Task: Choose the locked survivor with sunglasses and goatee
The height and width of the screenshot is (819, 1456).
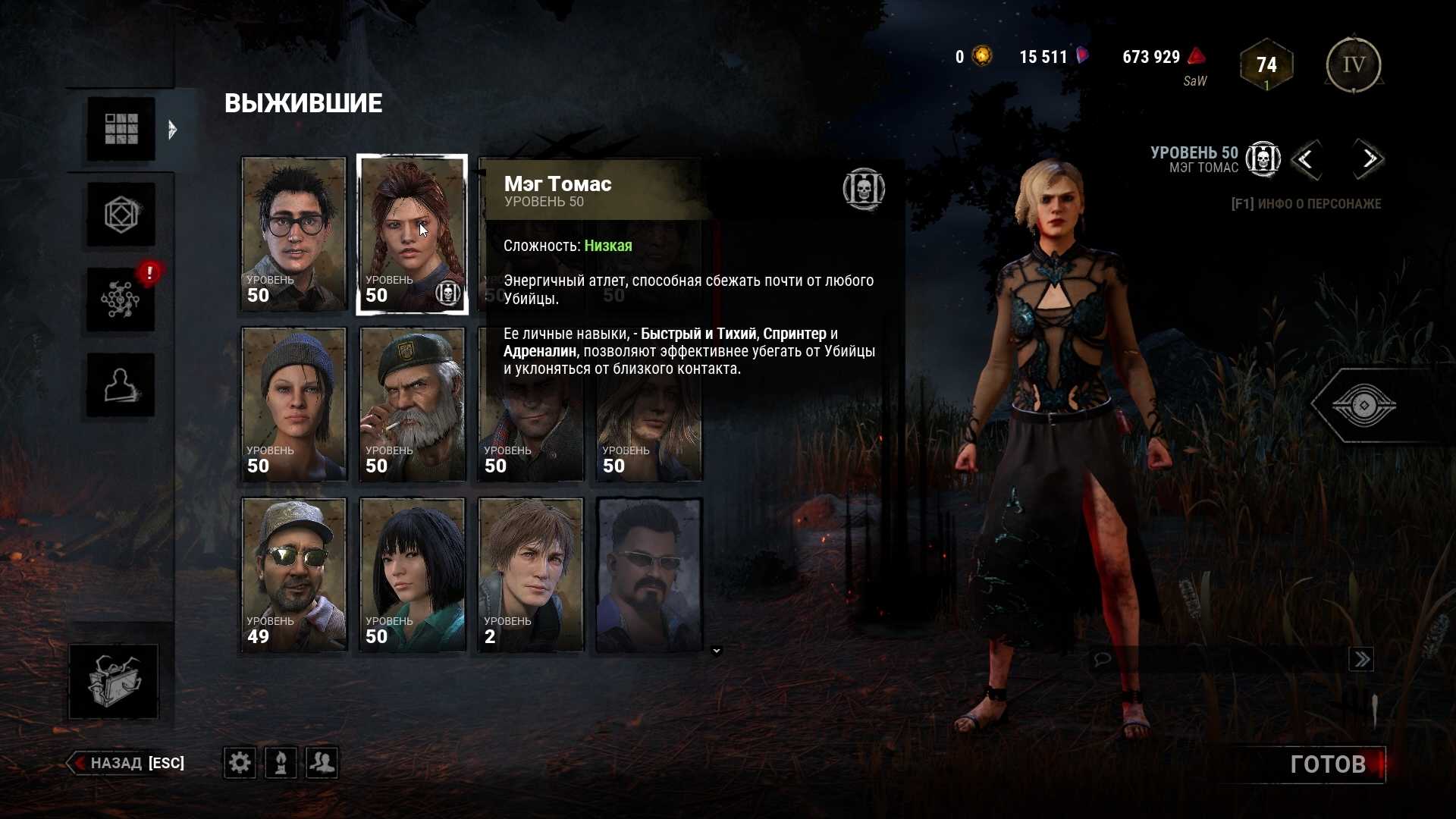Action: coord(649,575)
